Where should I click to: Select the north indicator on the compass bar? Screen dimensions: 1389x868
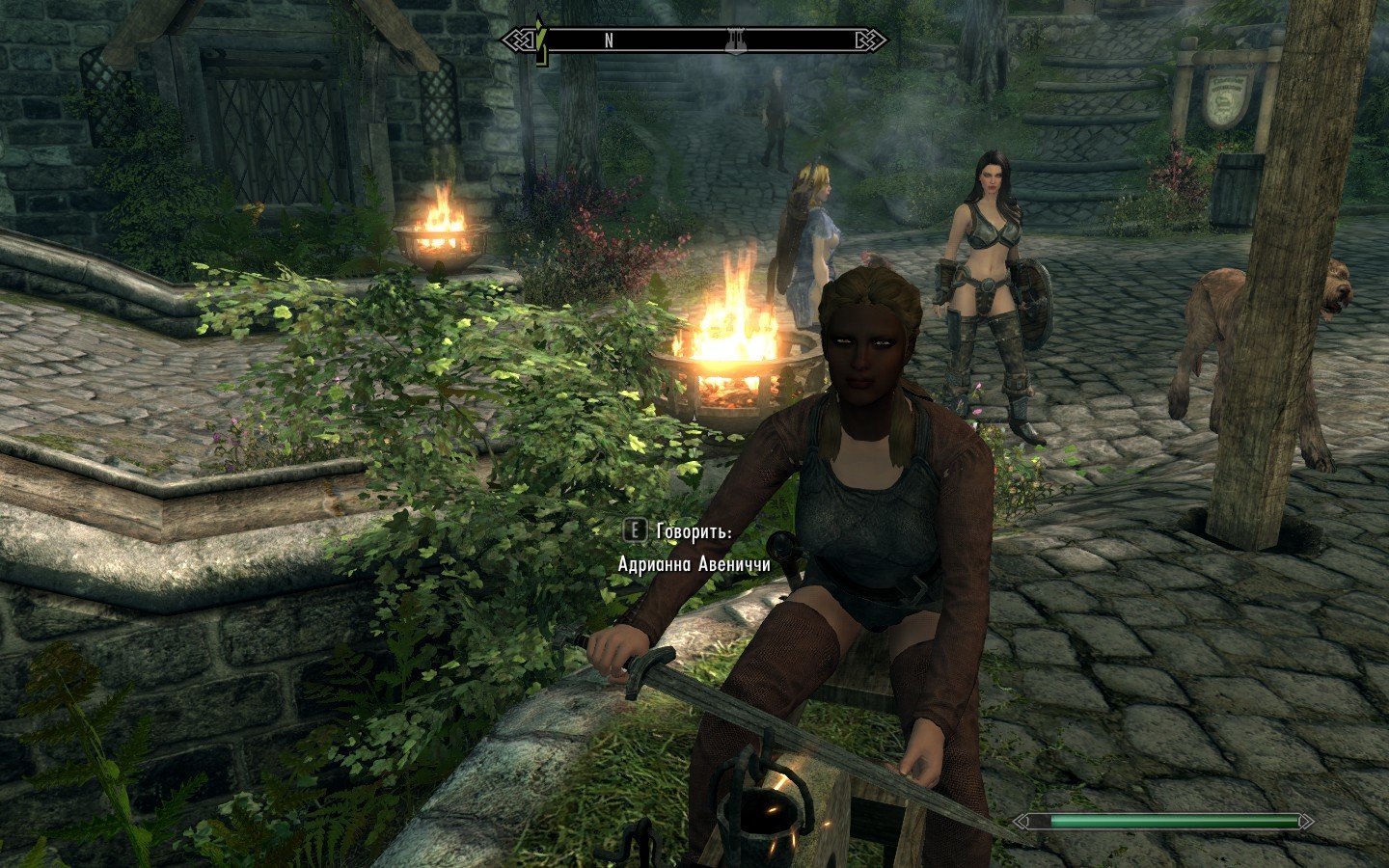click(609, 41)
